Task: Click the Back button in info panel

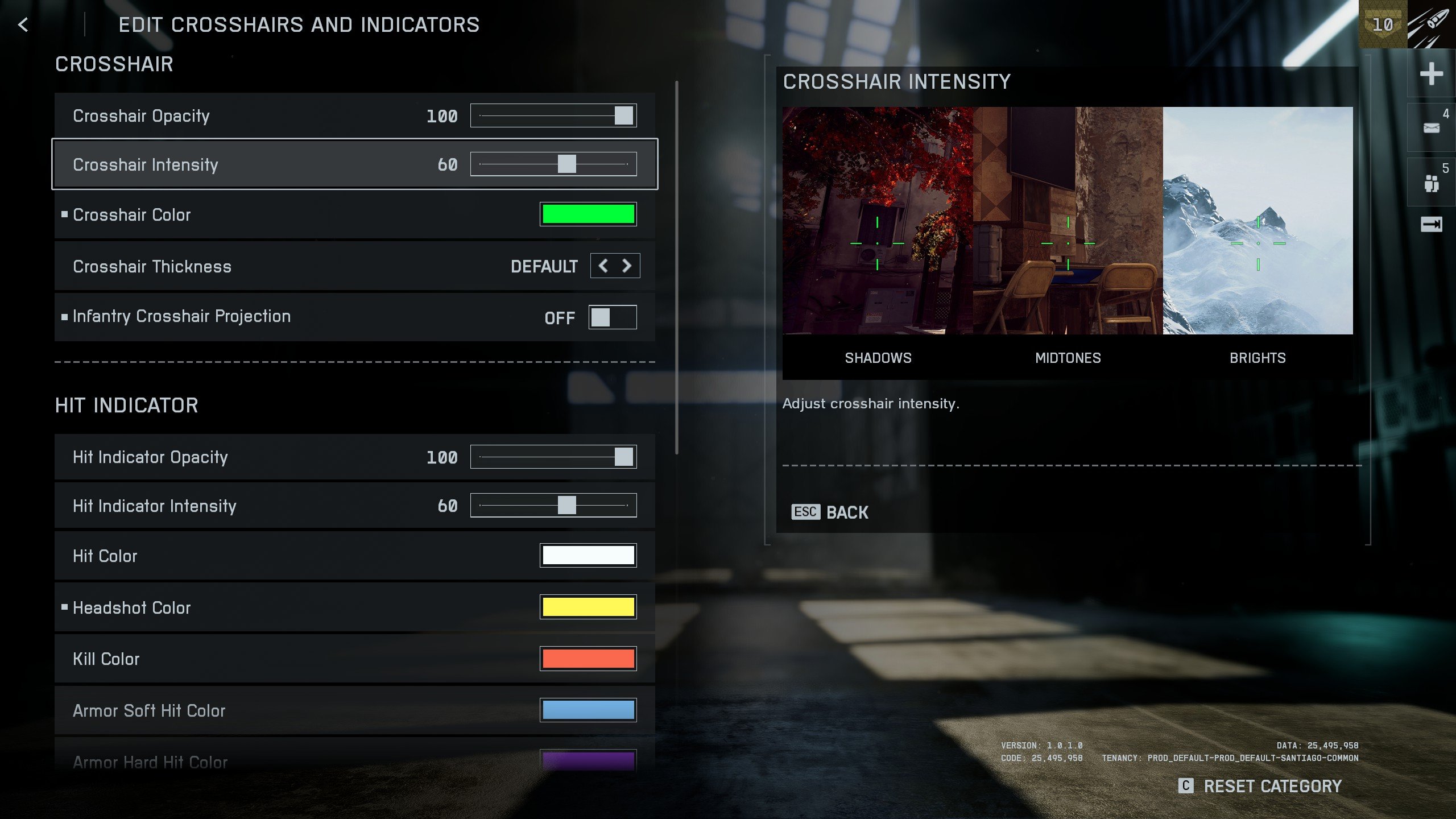Action: point(830,512)
